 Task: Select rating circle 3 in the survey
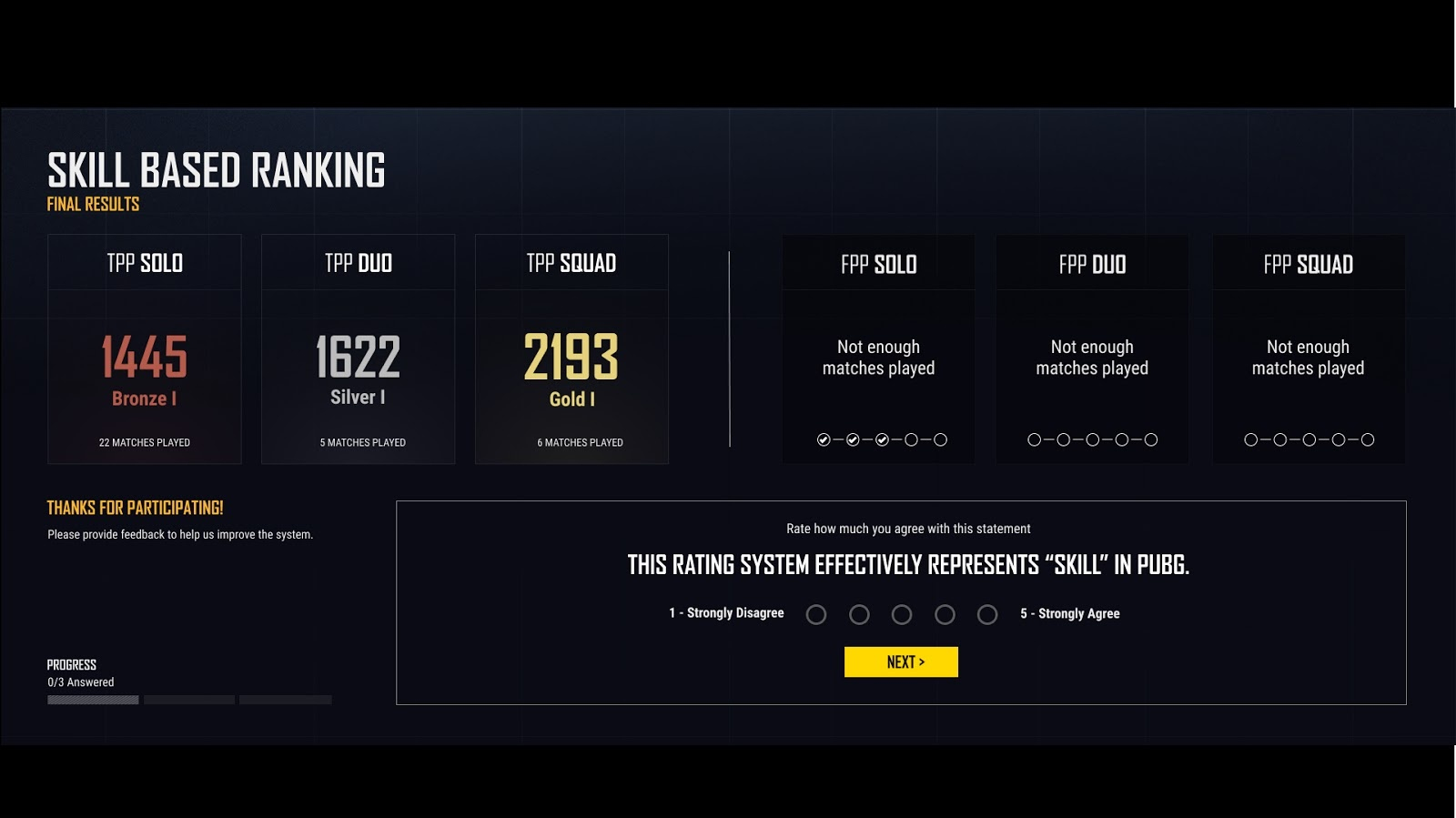click(902, 614)
